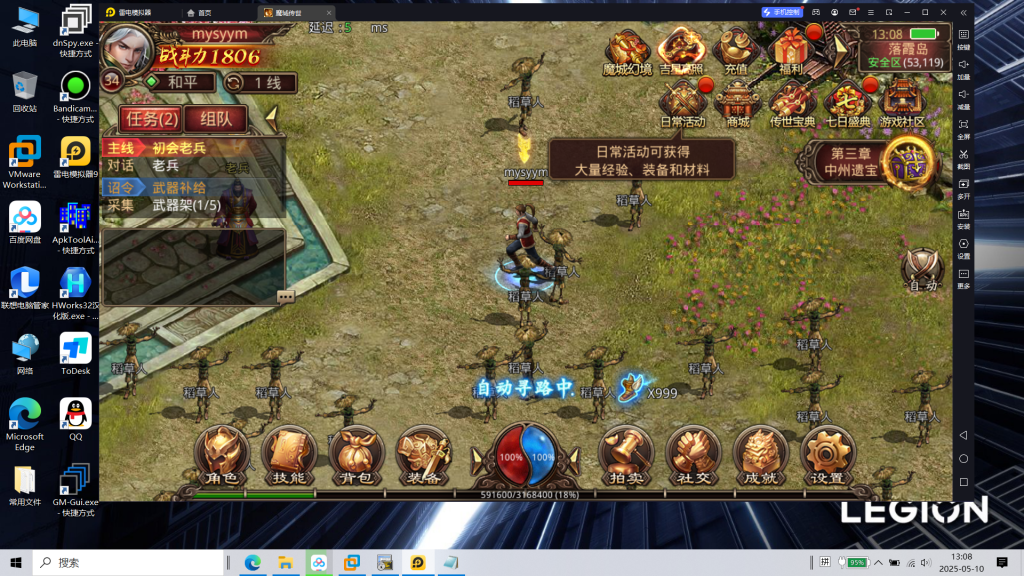
Task: Open the 成就 achievements menu
Action: coord(761,455)
